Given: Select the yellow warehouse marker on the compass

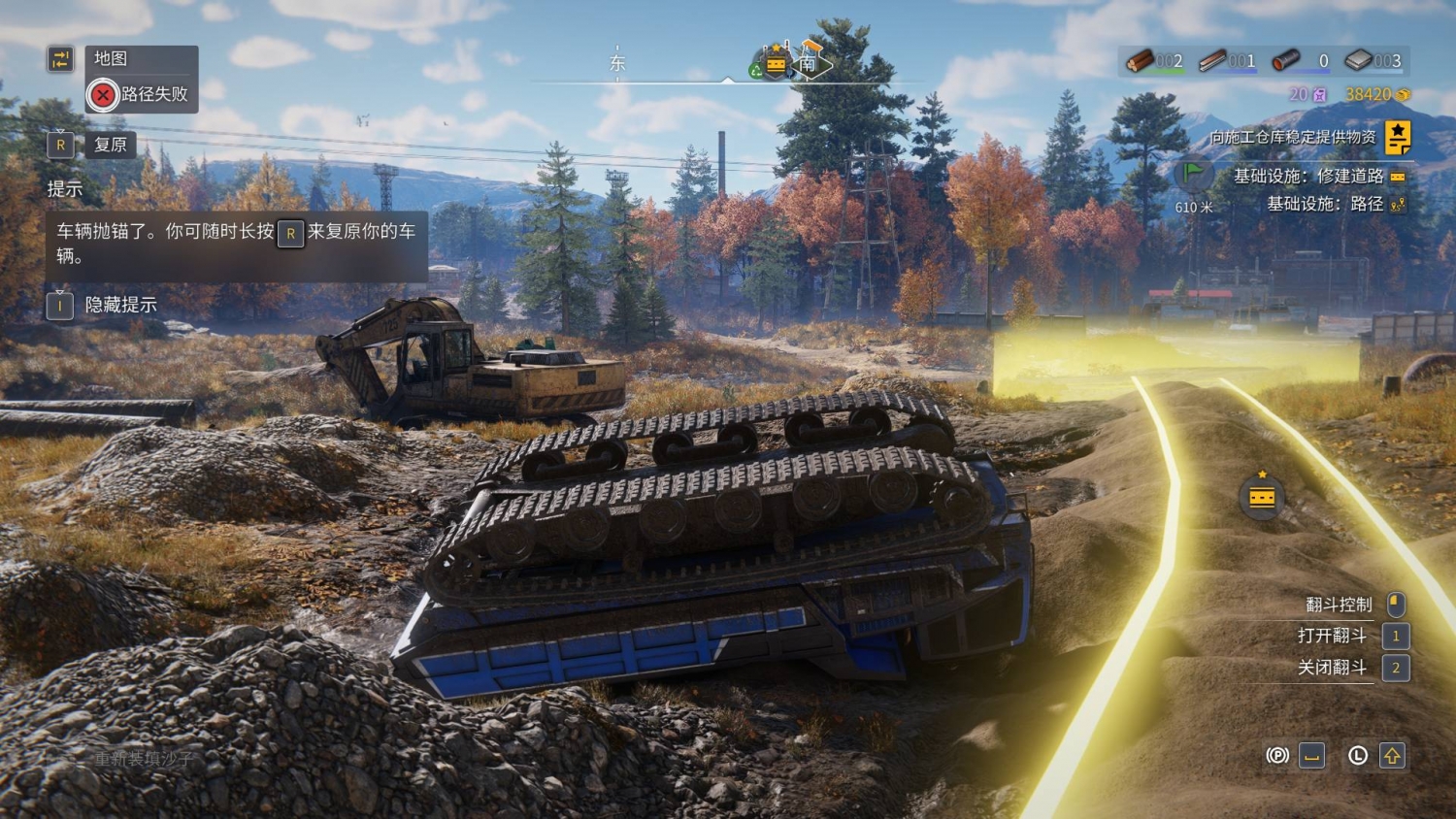Looking at the screenshot, I should 776,64.
